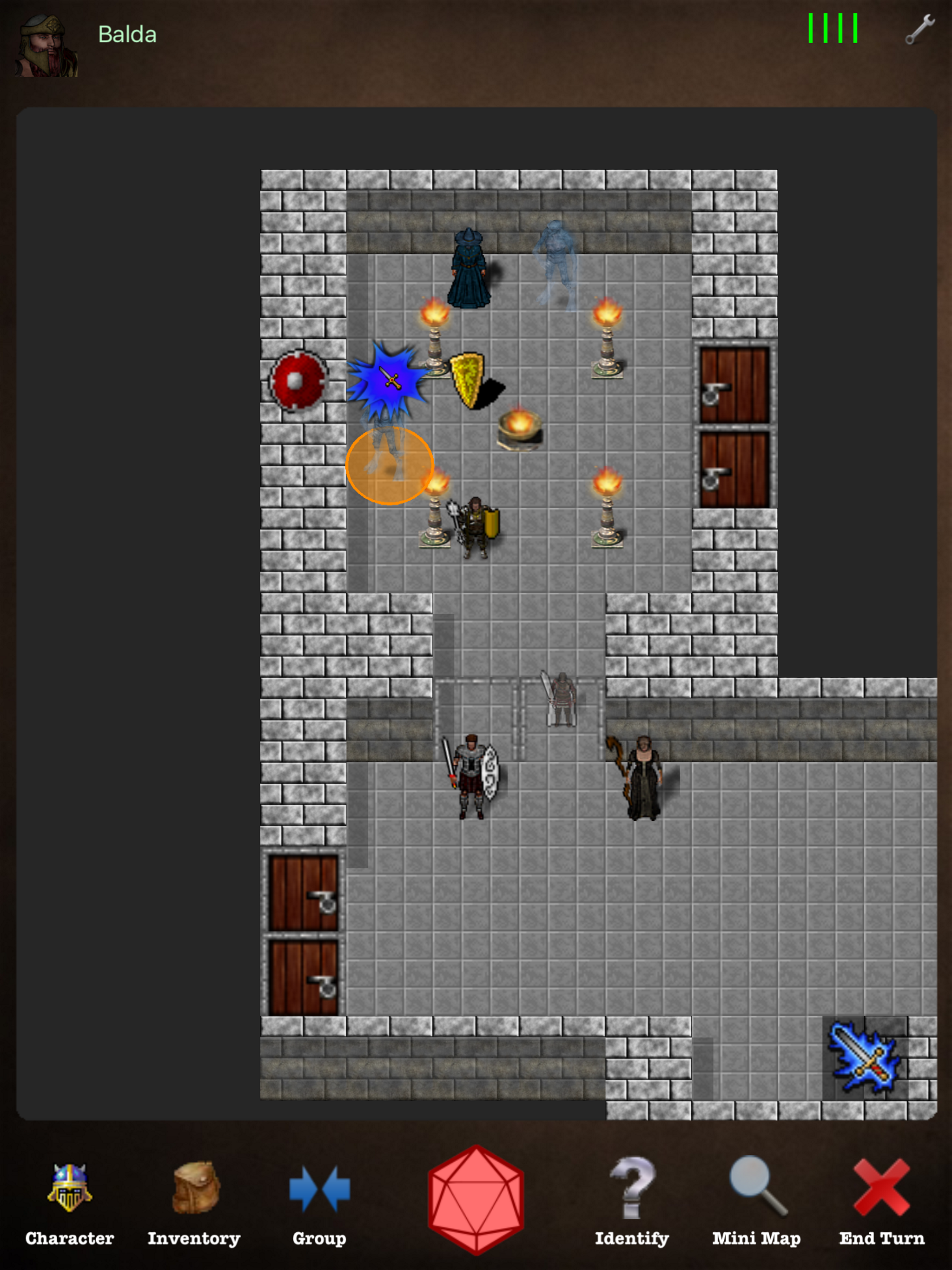Pick up the red round shield
Image resolution: width=952 pixels, height=1270 pixels.
coord(298,380)
